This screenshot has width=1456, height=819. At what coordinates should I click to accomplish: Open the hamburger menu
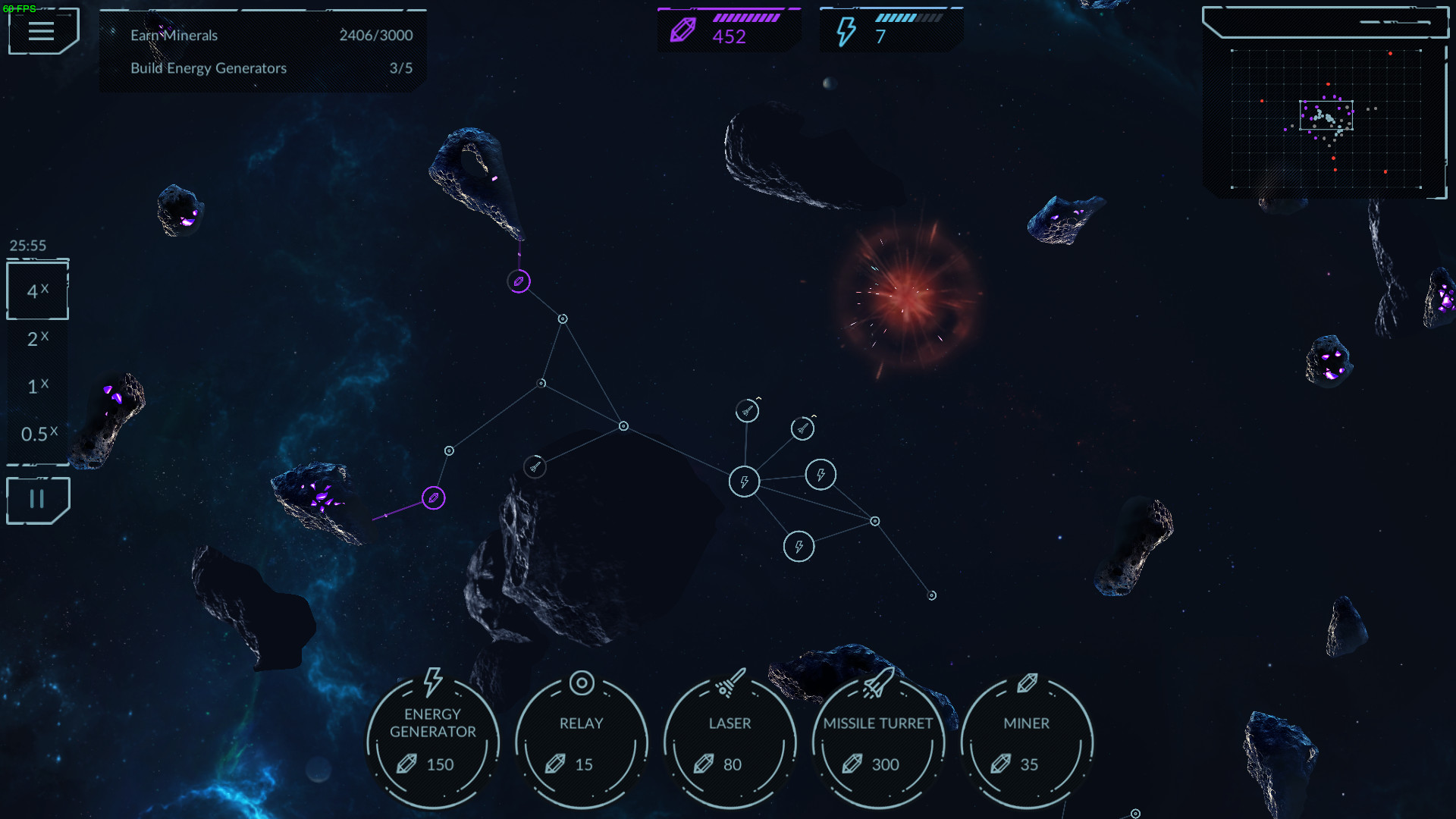[x=42, y=32]
